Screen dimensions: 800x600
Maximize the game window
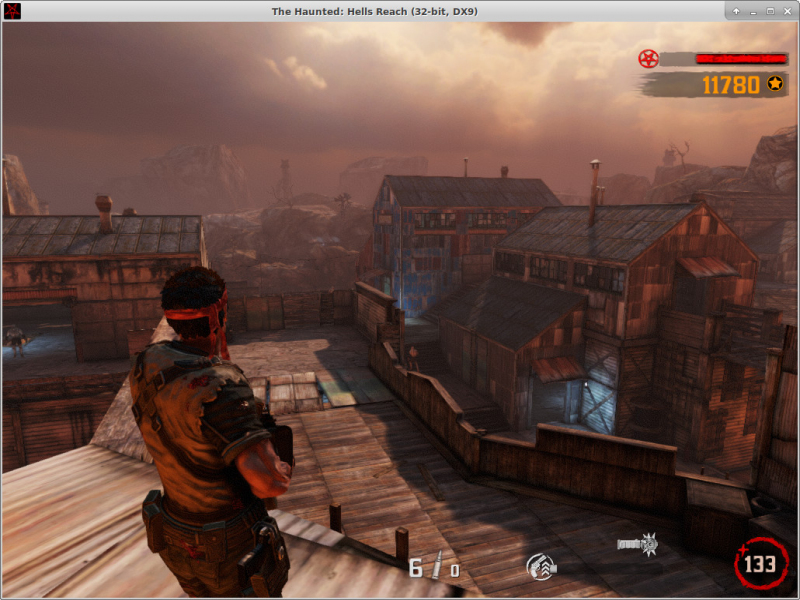point(770,11)
